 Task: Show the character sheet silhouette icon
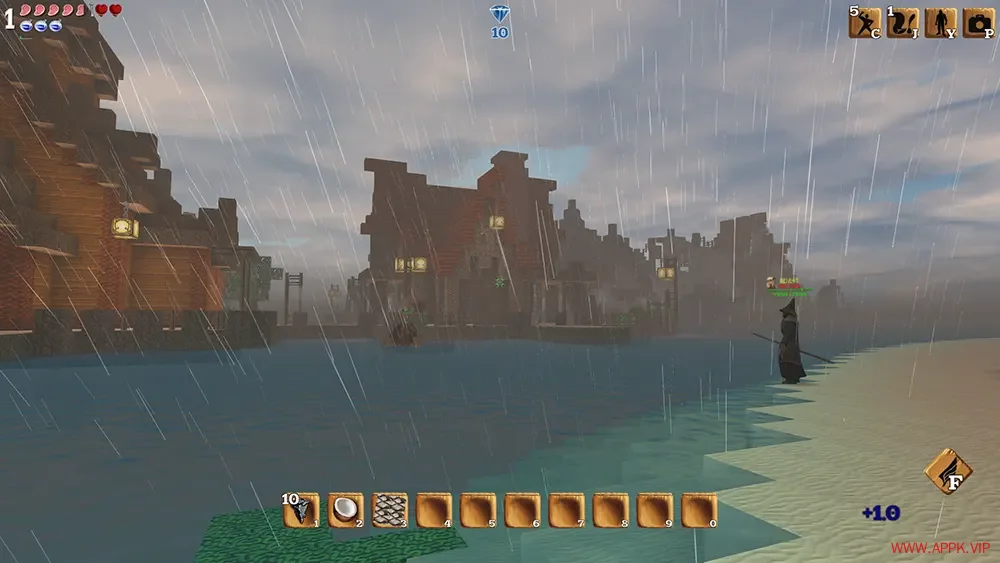click(x=940, y=23)
